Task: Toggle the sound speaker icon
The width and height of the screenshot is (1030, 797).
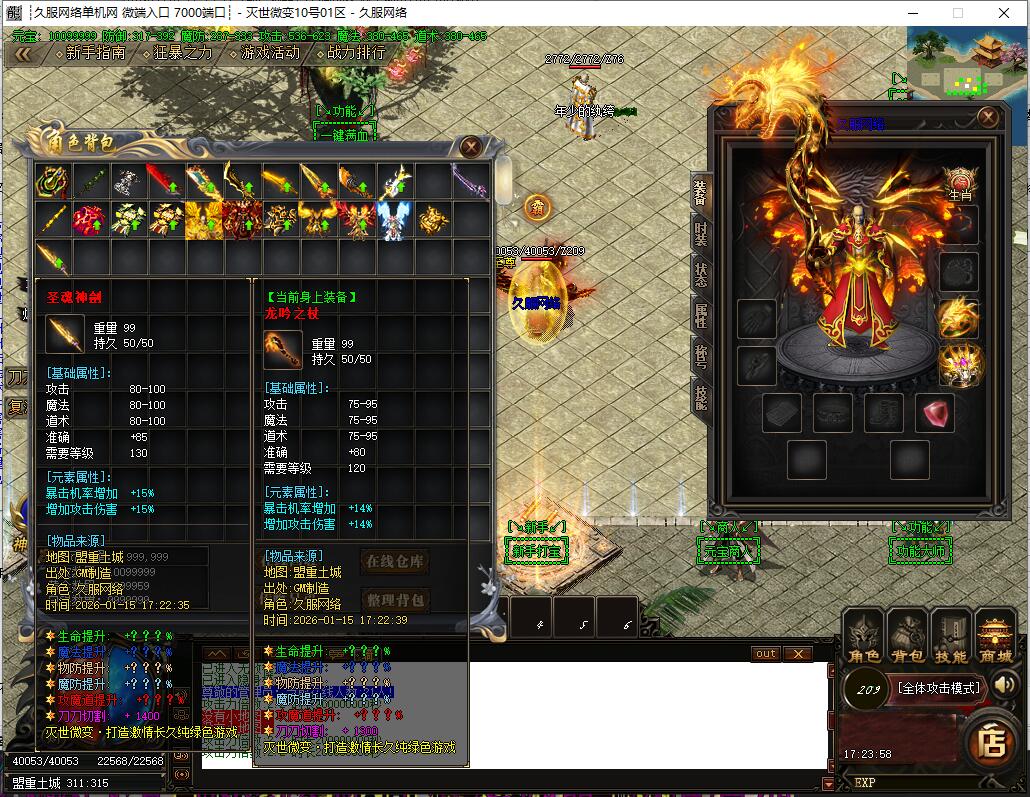Action: (x=1006, y=685)
